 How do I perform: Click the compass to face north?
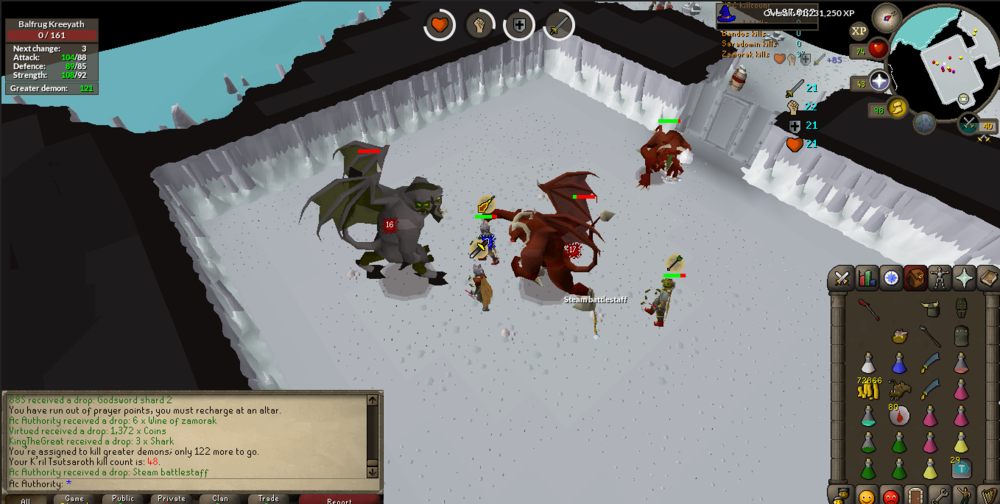click(x=886, y=18)
